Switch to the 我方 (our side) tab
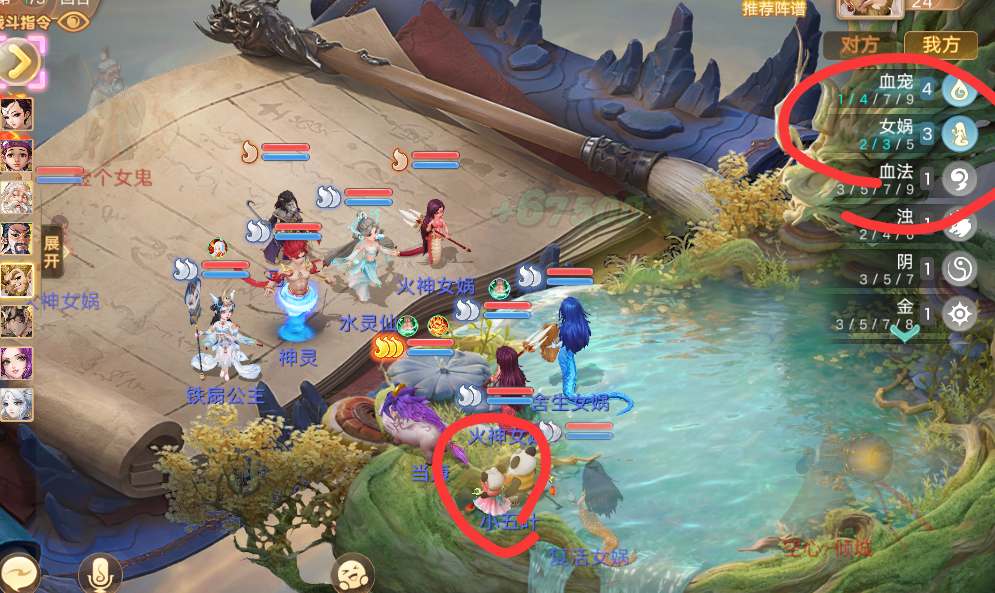 pyautogui.click(x=941, y=45)
